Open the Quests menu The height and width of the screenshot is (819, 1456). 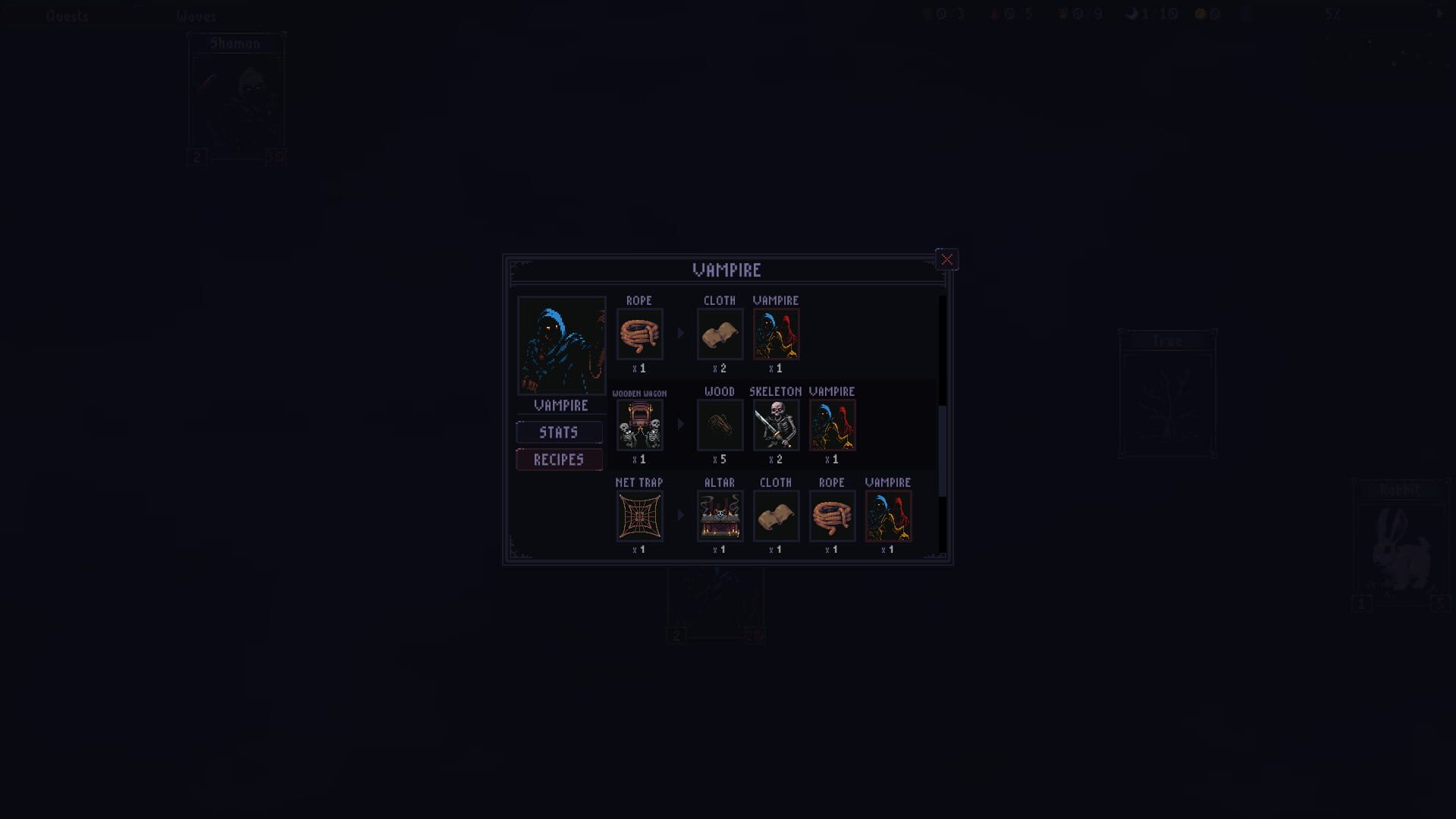67,15
